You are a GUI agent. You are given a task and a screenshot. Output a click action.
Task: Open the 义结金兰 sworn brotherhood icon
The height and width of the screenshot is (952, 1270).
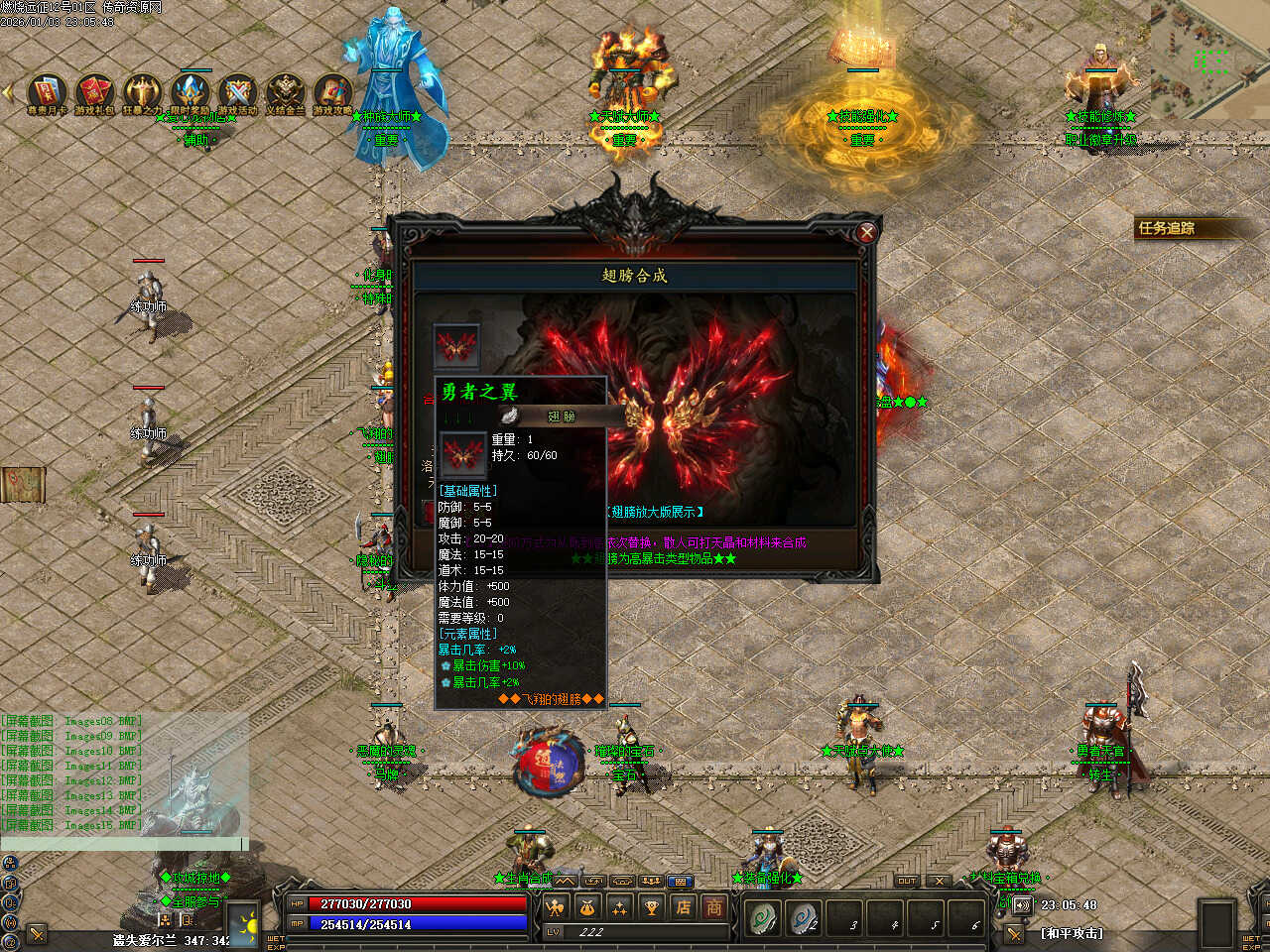coord(286,90)
